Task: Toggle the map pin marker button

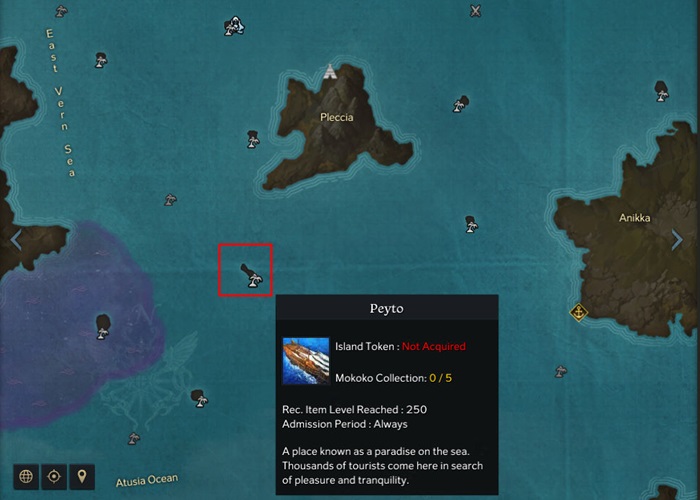Action: [x=82, y=476]
